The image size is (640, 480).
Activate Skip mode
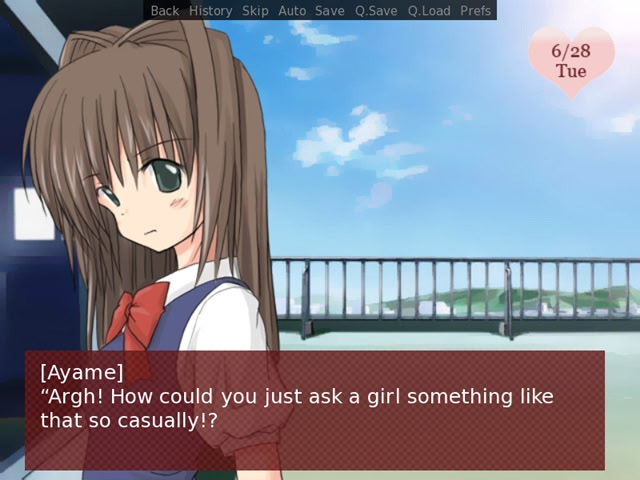click(x=255, y=11)
